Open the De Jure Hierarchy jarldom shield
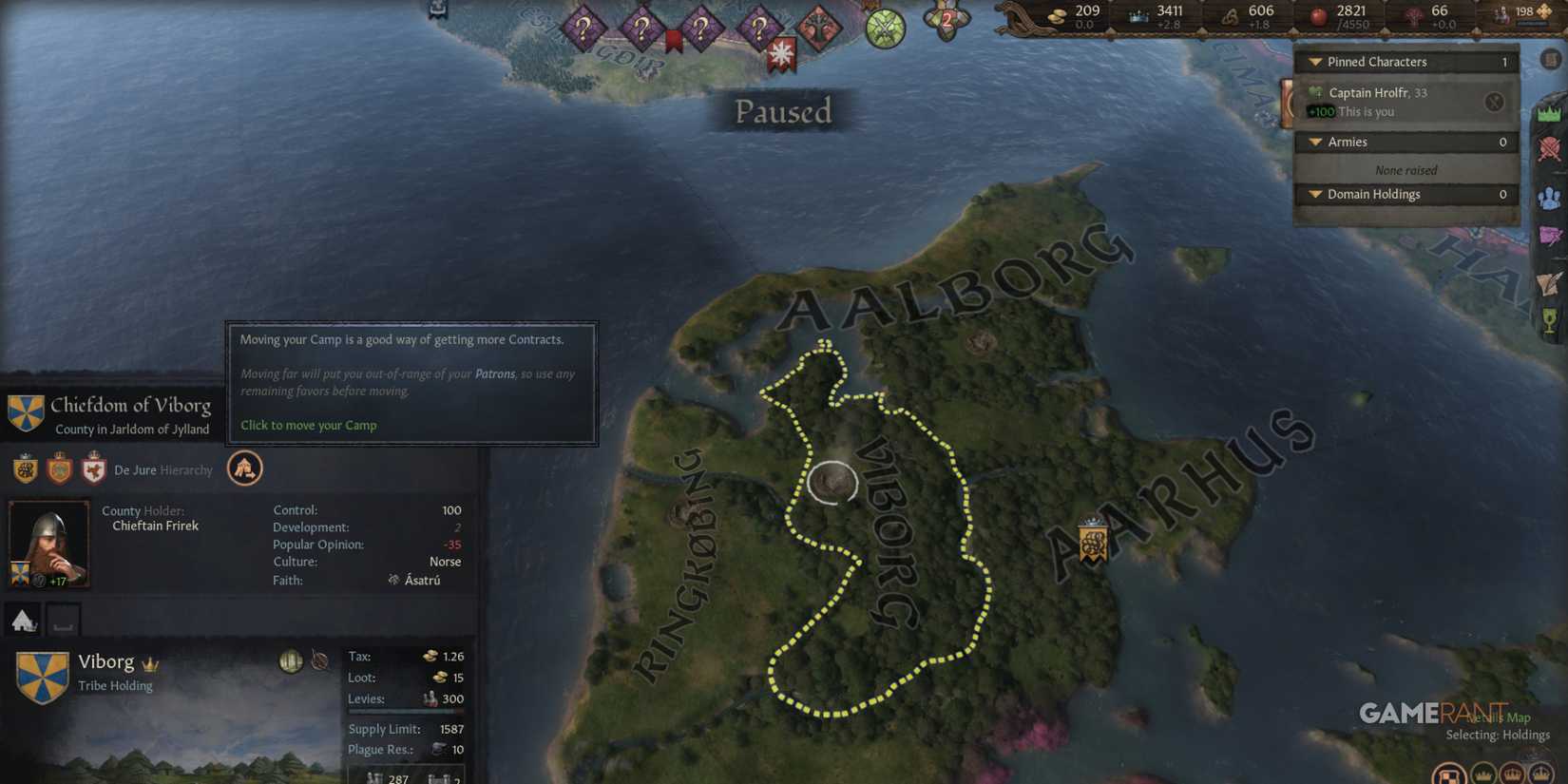The width and height of the screenshot is (1568, 784). coord(24,469)
